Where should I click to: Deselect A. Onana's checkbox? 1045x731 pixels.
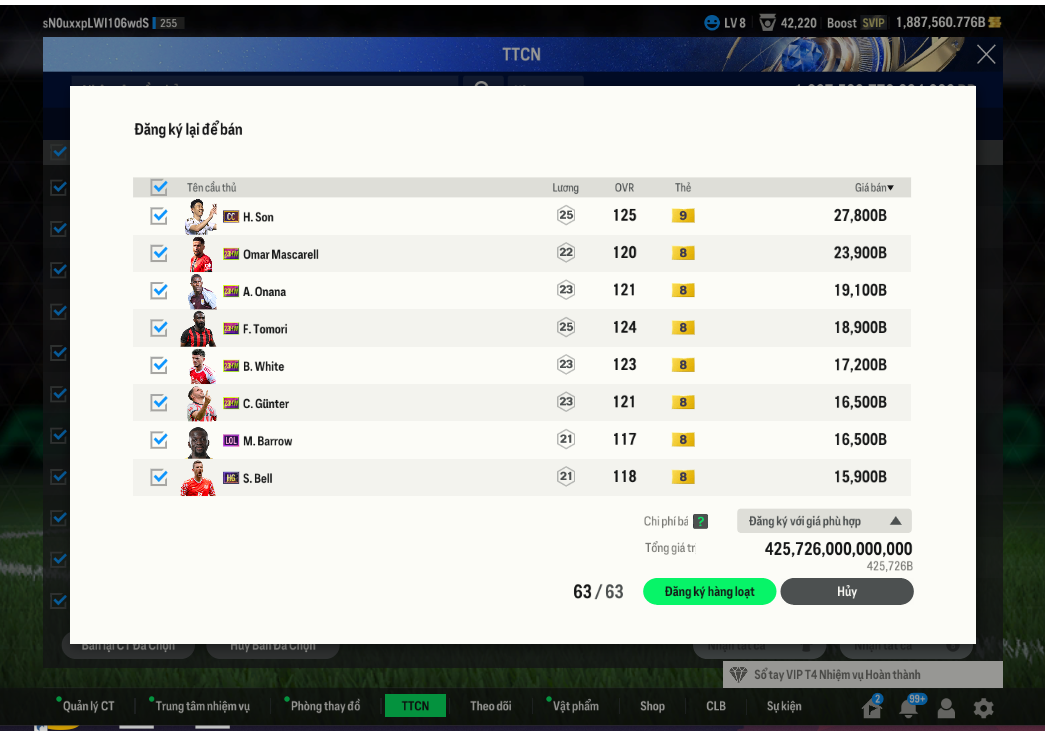click(x=159, y=291)
